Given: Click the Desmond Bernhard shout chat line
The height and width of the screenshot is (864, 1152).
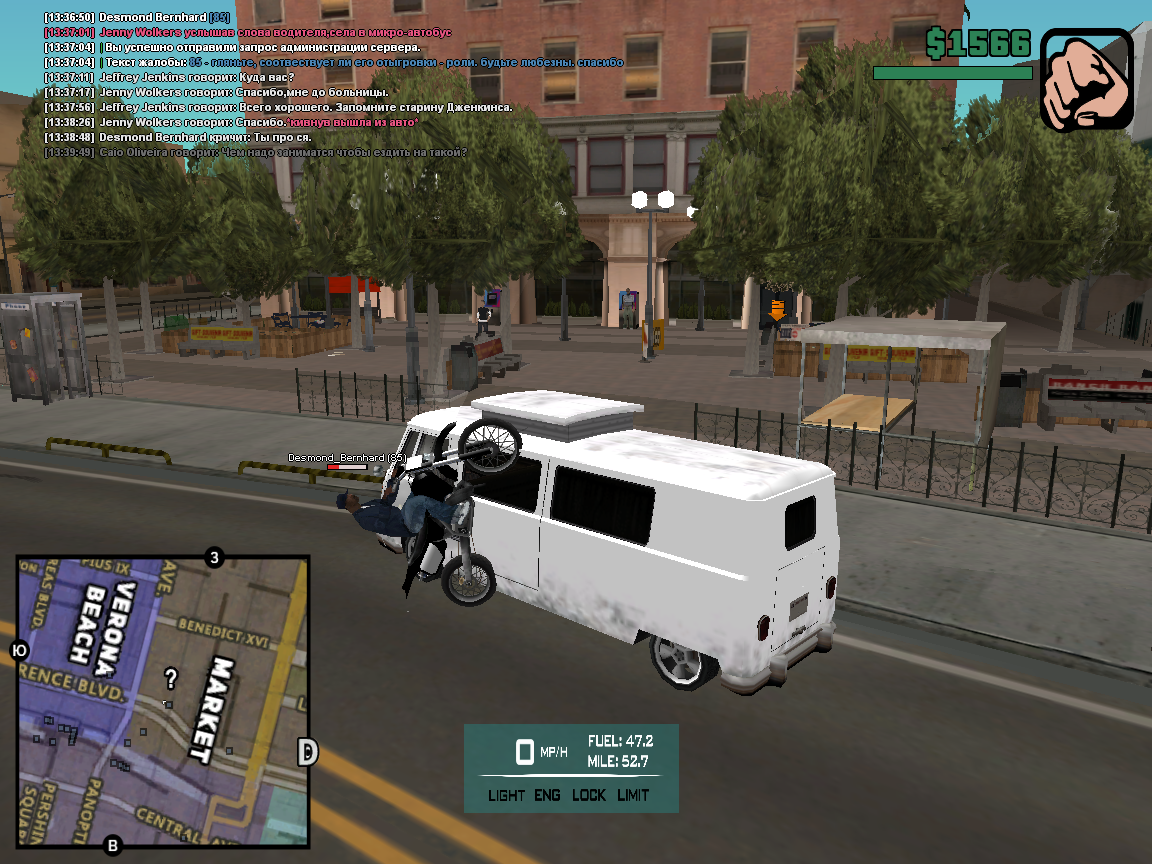Looking at the screenshot, I should click(x=178, y=137).
